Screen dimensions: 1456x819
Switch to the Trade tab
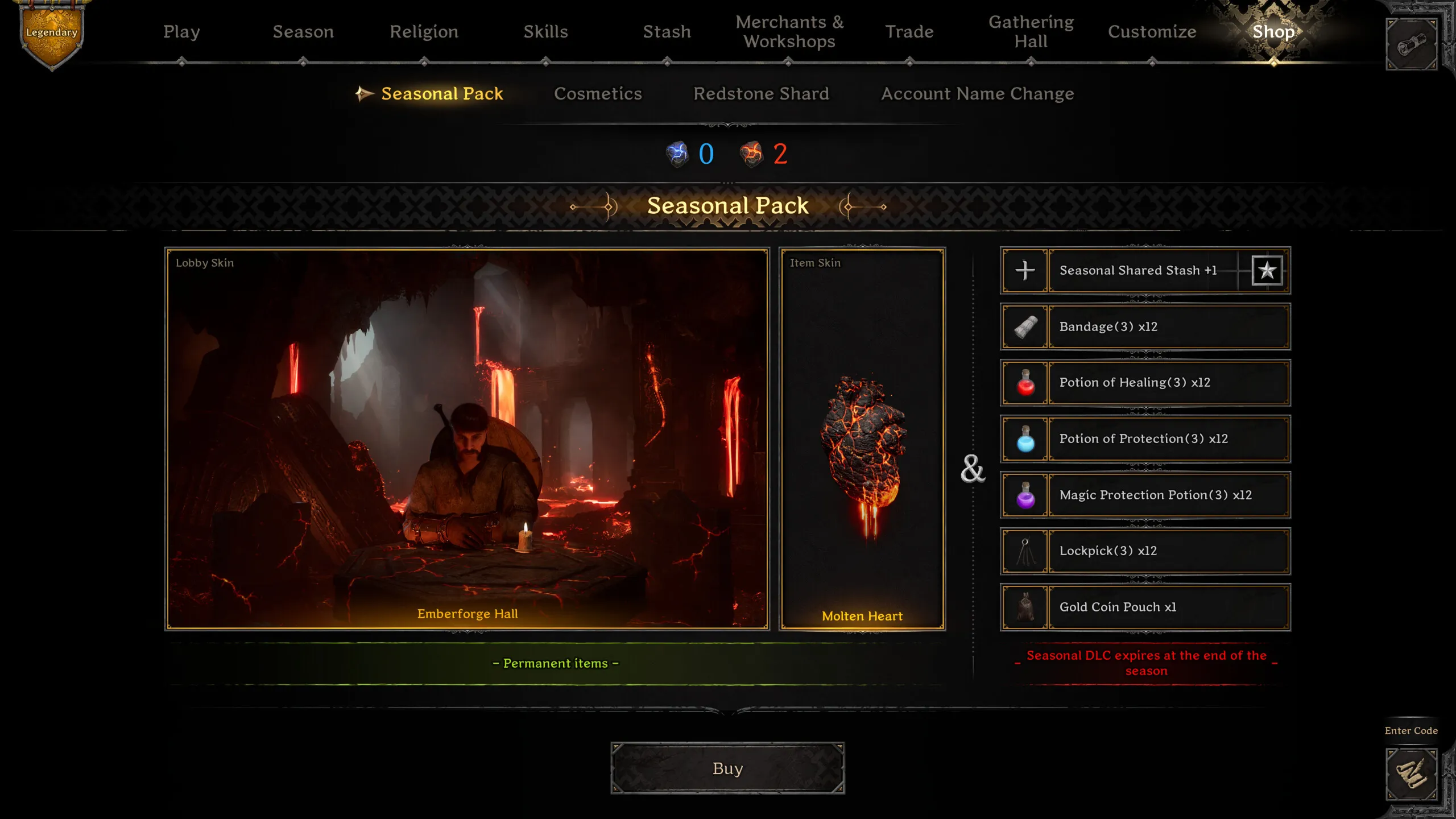[x=909, y=32]
